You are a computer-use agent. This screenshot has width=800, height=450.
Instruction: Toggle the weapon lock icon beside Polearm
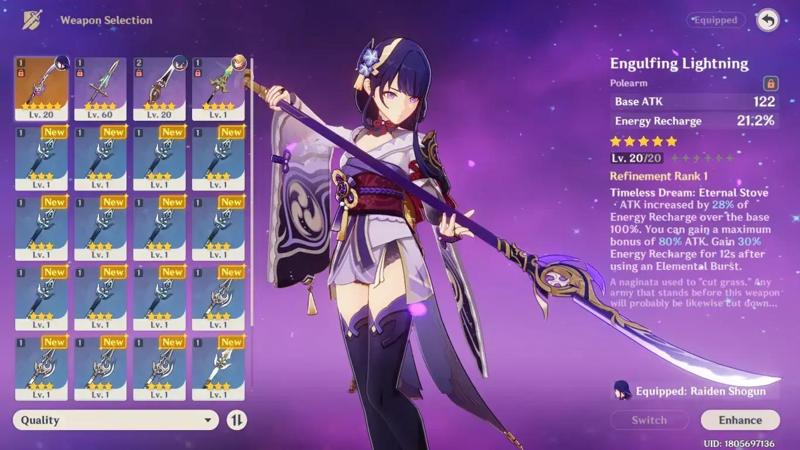click(770, 84)
